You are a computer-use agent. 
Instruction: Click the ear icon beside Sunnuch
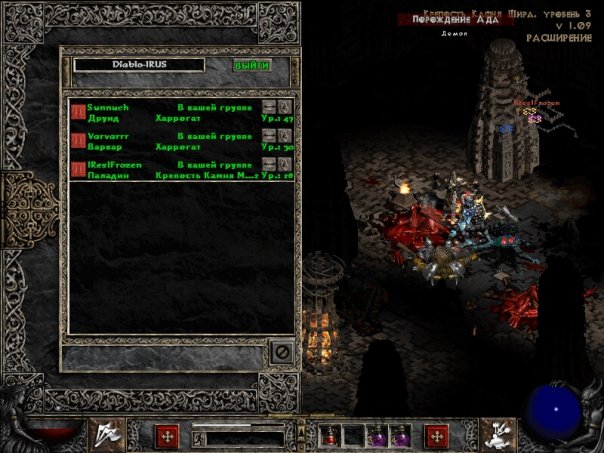[x=284, y=106]
